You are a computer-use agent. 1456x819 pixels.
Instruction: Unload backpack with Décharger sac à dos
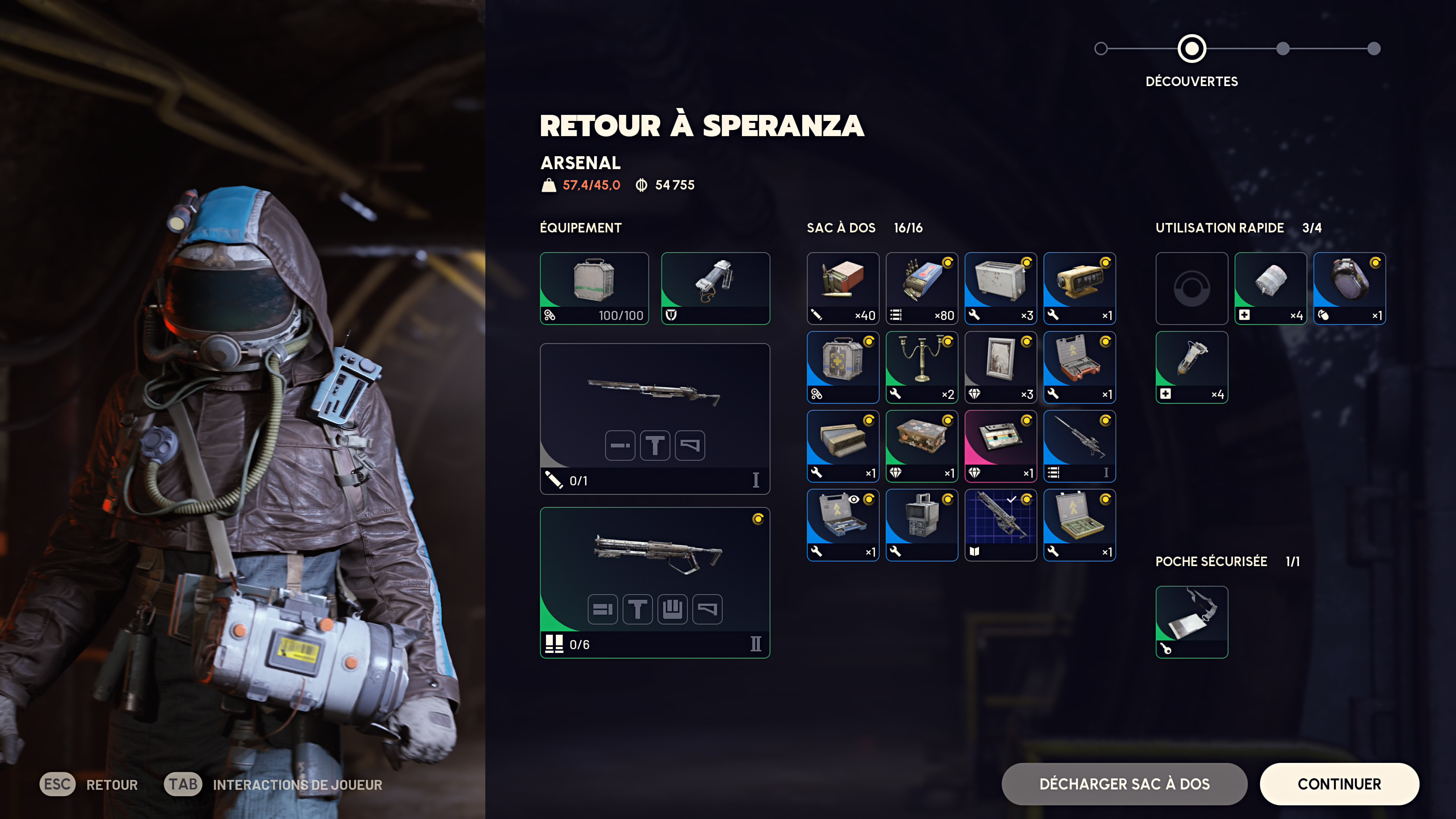1123,783
